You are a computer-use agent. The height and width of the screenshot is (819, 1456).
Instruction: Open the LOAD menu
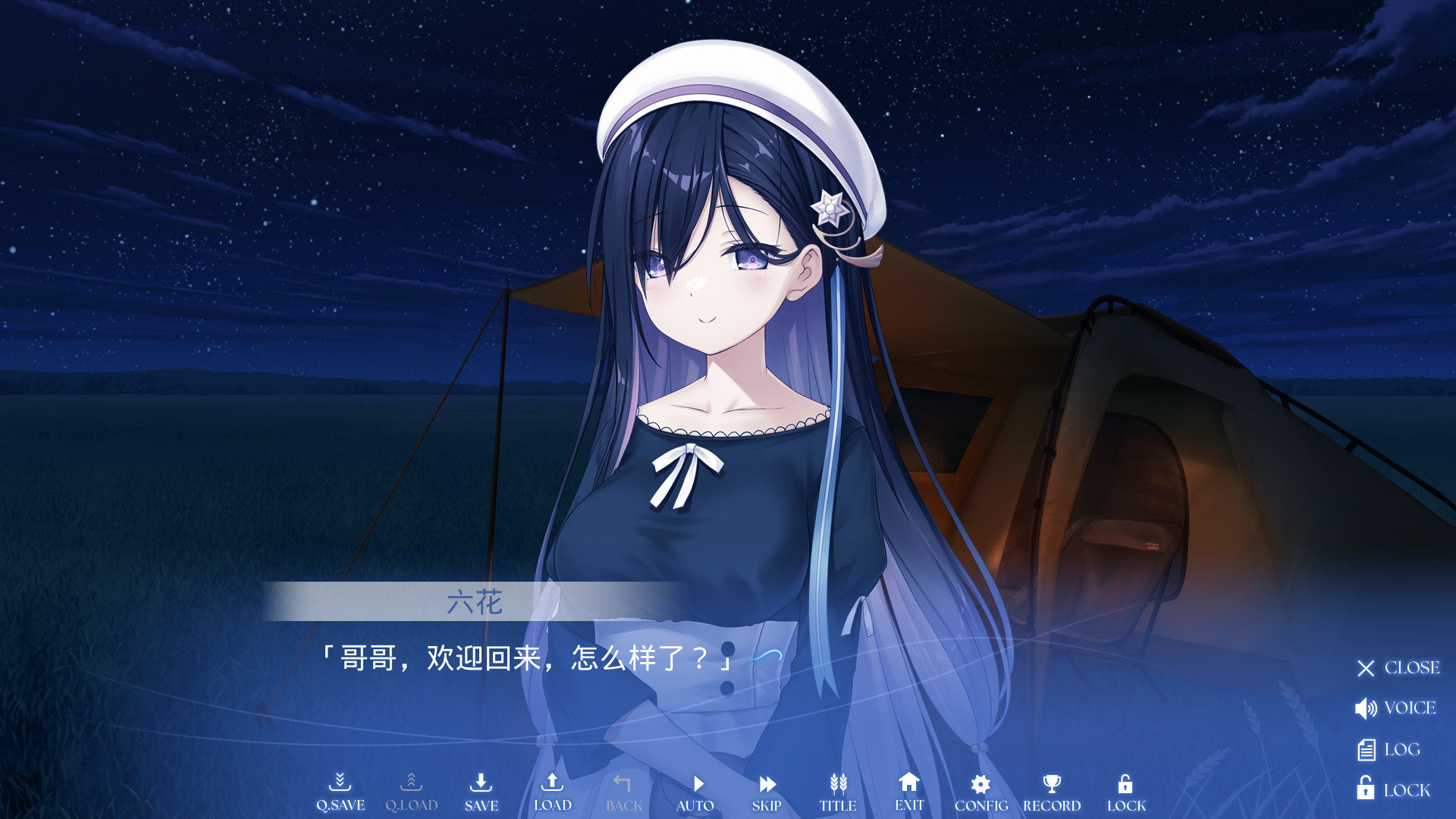point(552,792)
